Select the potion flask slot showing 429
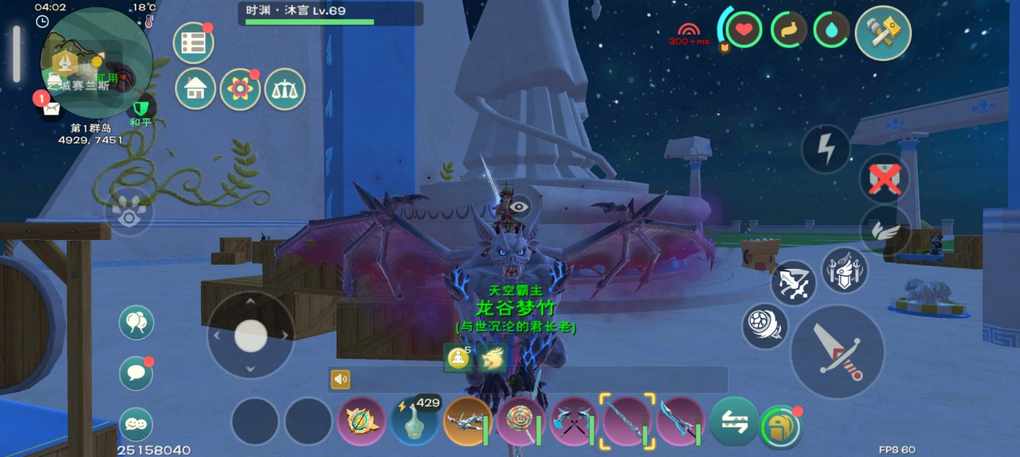 click(x=414, y=421)
